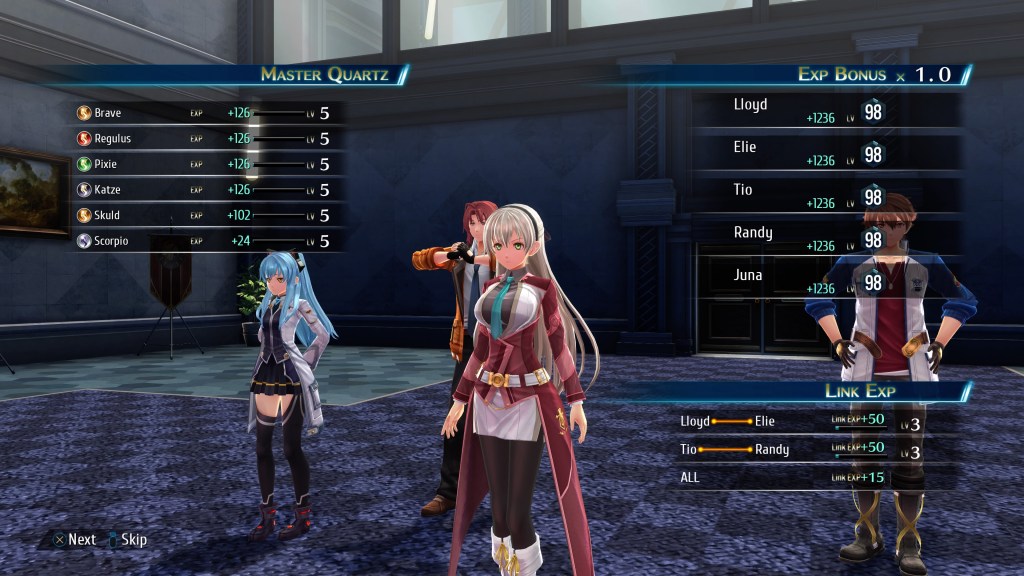Click the ALL link EXP row
Screen dimensions: 1024x576
tap(810, 477)
